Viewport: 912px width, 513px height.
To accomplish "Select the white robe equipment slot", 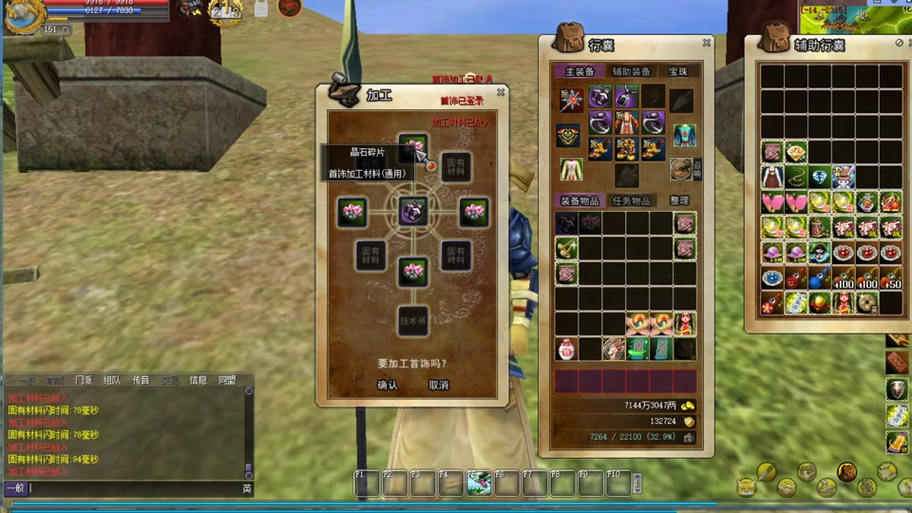I will tap(570, 171).
